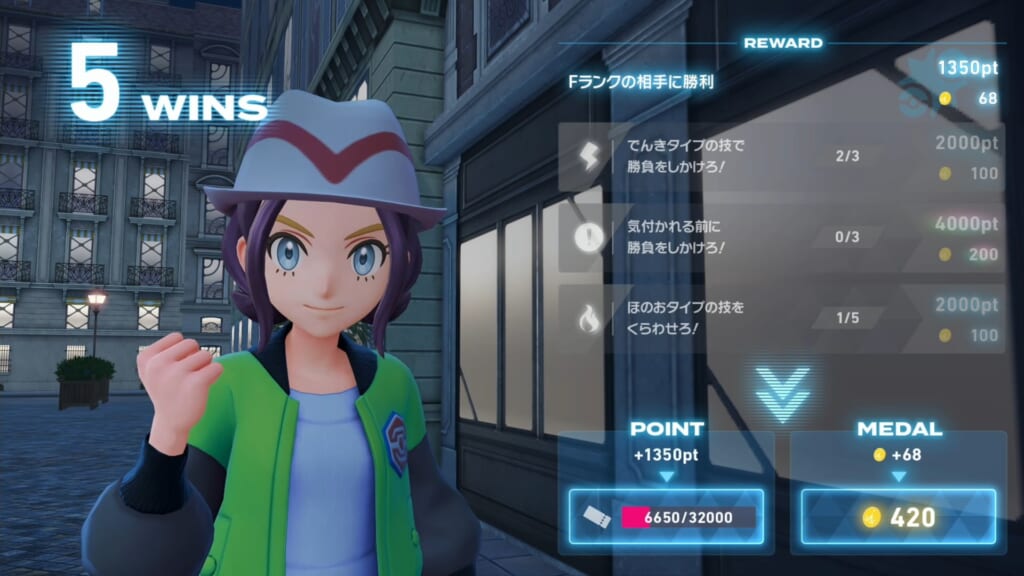Viewport: 1024px width, 576px height.
Task: Select the F-rank opponent victory reward row
Action: 781,82
